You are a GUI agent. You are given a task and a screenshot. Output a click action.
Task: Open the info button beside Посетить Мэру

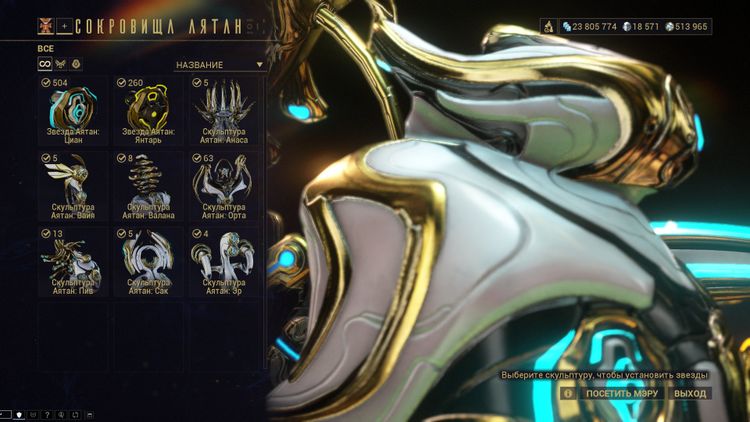pos(568,394)
